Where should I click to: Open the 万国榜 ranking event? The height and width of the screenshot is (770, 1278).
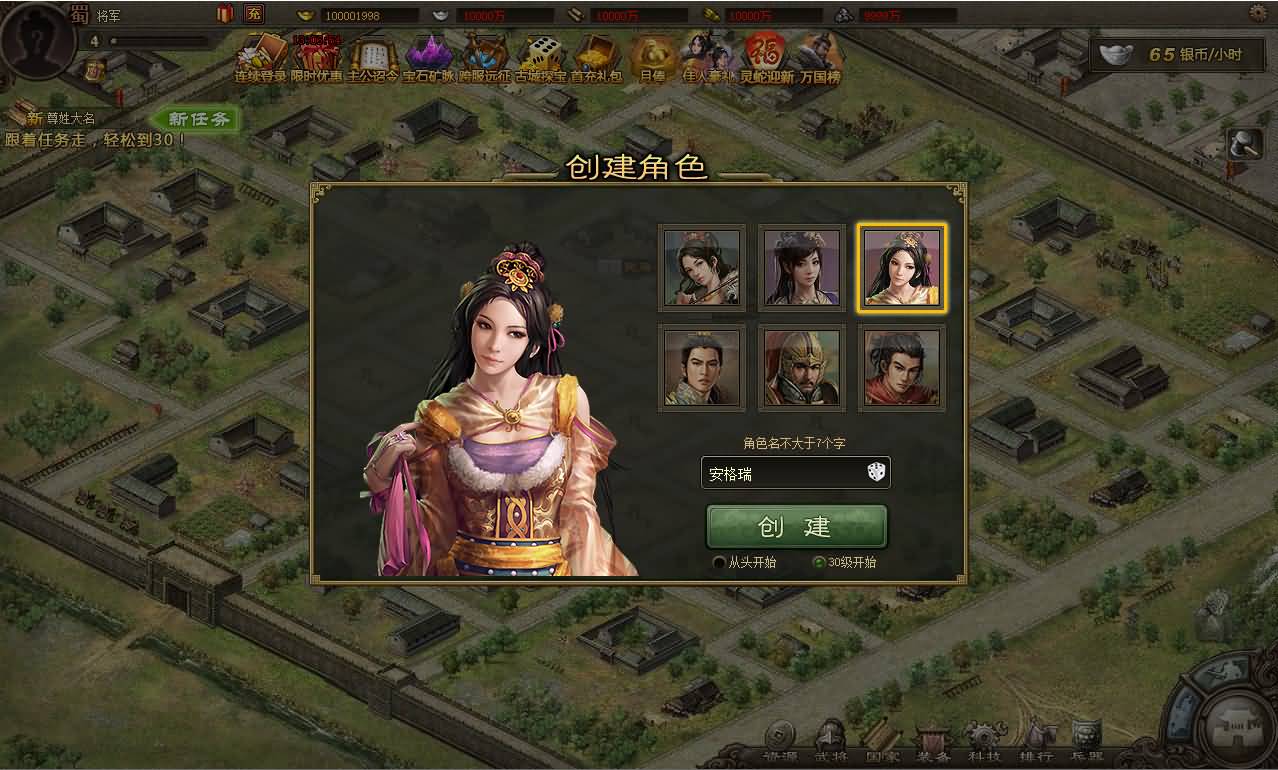click(819, 58)
